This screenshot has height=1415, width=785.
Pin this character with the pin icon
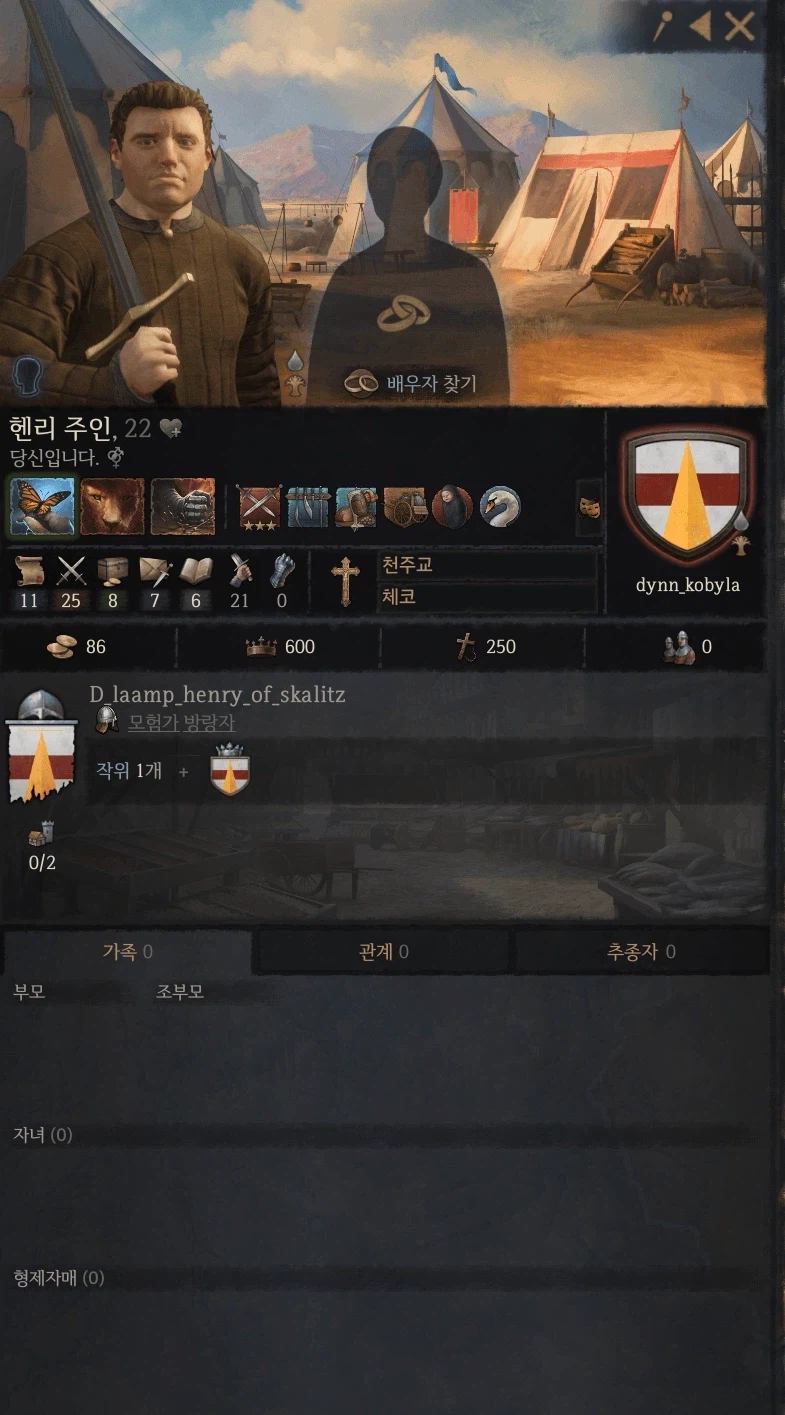tap(662, 27)
